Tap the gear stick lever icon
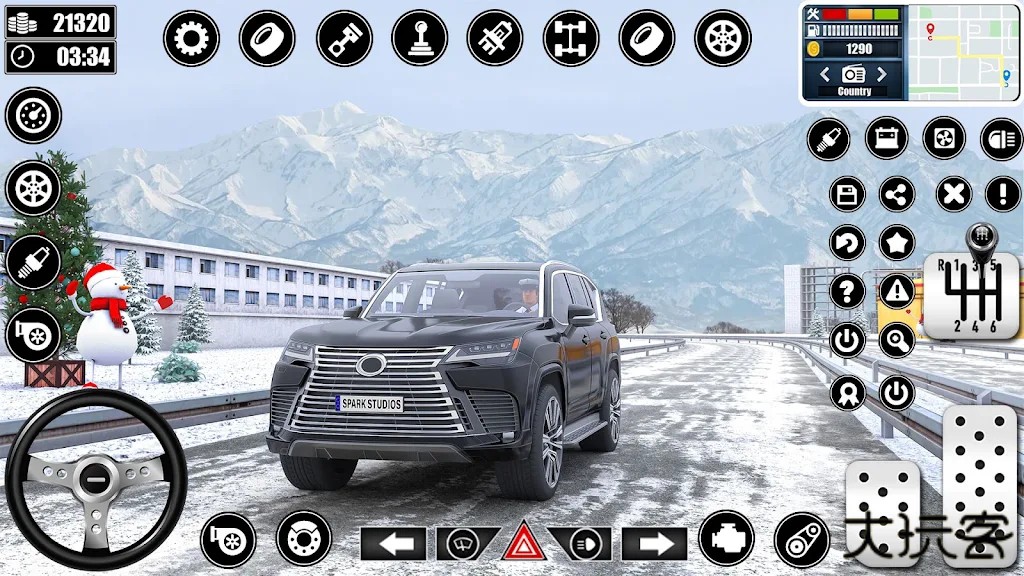Viewport: 1024px width, 576px height. click(x=420, y=39)
